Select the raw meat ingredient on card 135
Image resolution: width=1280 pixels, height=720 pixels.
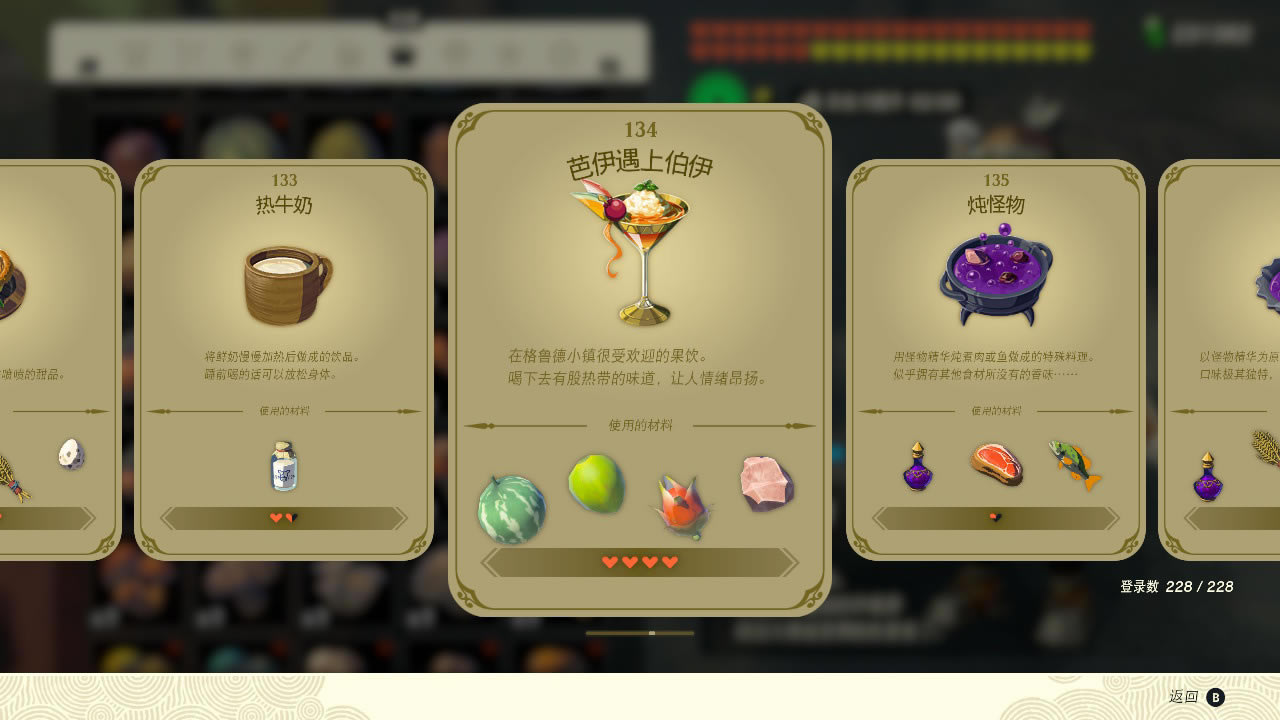[x=997, y=465]
